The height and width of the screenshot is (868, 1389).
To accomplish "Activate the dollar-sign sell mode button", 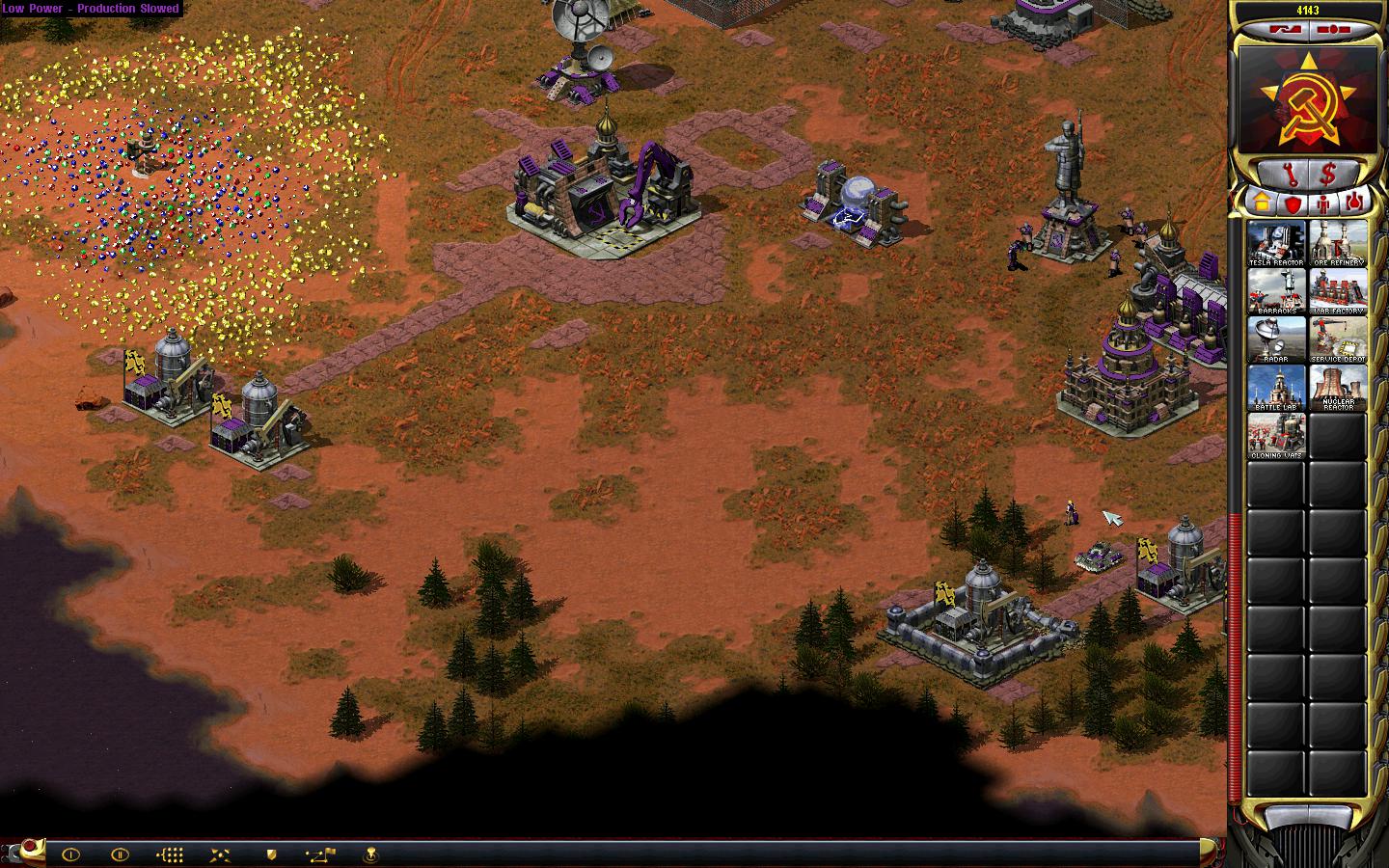I will click(1329, 175).
